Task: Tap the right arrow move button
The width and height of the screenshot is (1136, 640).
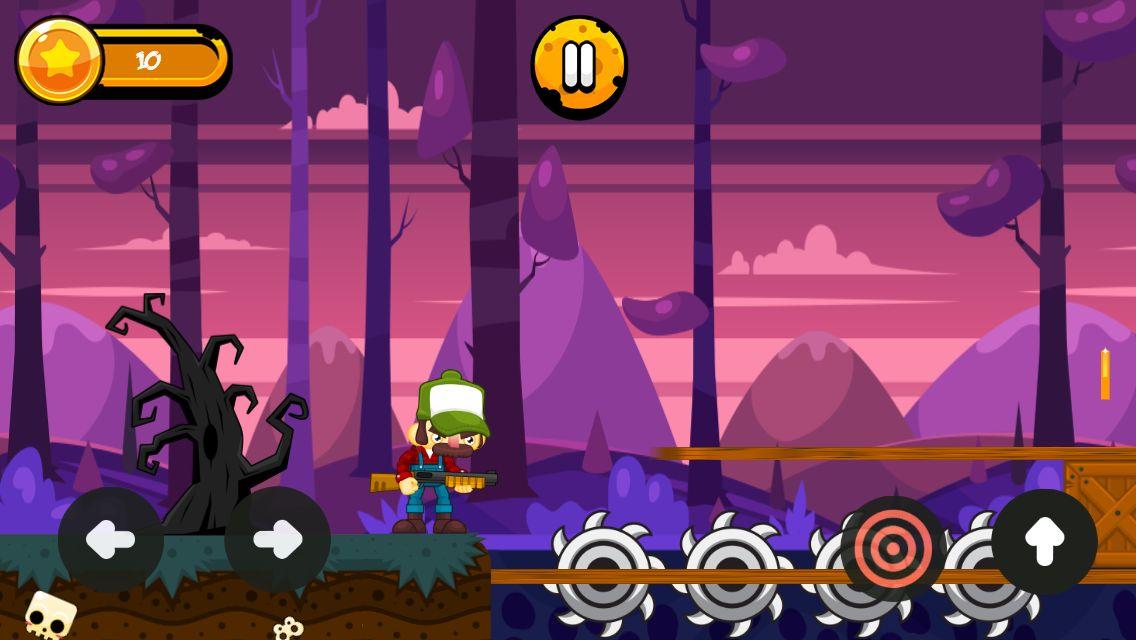Action: coord(277,540)
